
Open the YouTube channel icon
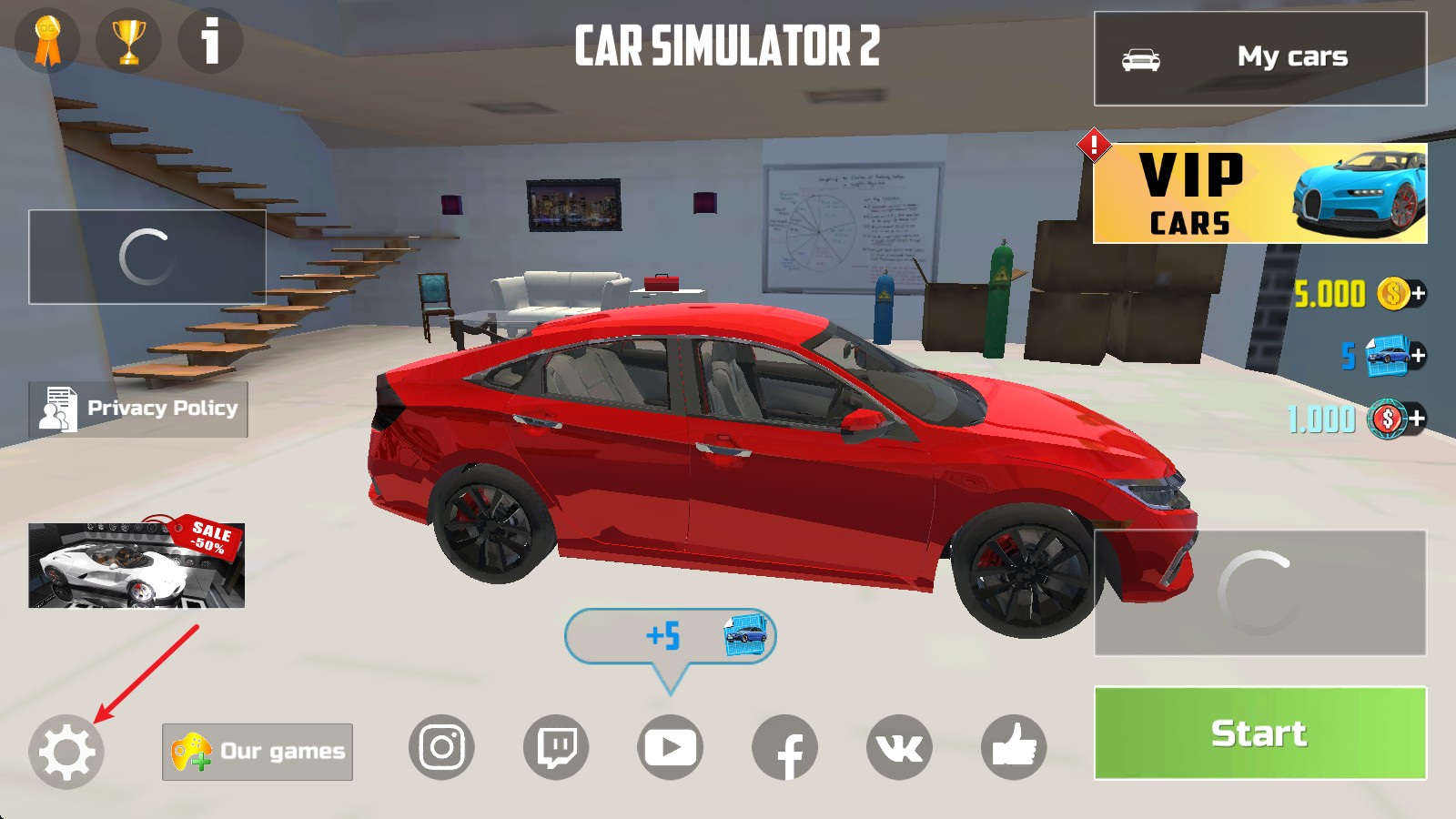672,748
